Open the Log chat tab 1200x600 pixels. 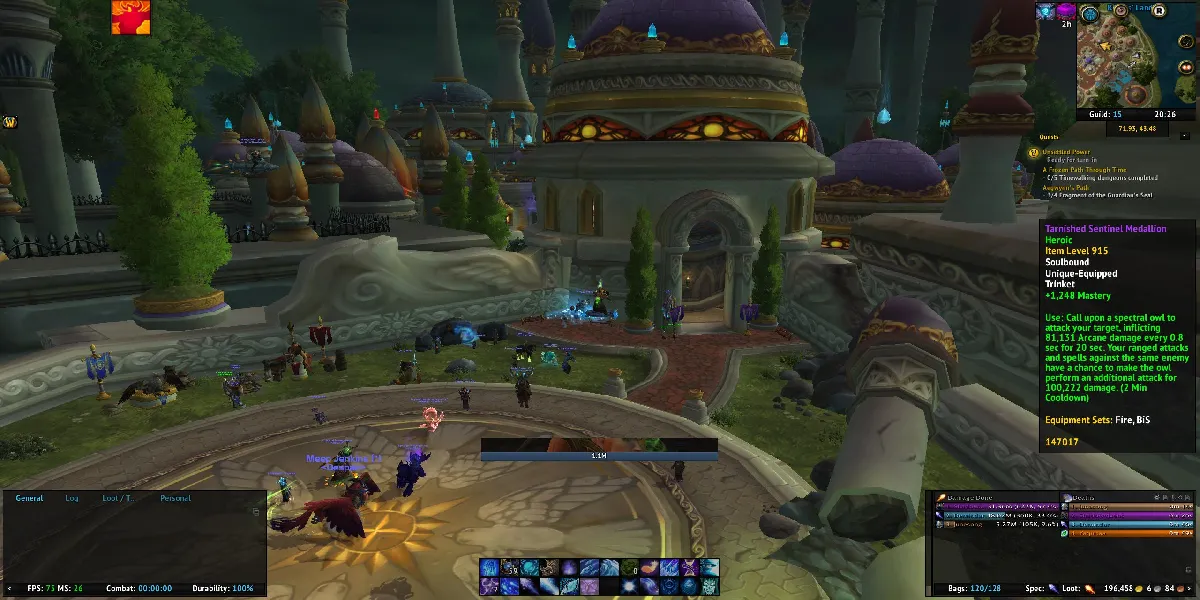pos(72,498)
